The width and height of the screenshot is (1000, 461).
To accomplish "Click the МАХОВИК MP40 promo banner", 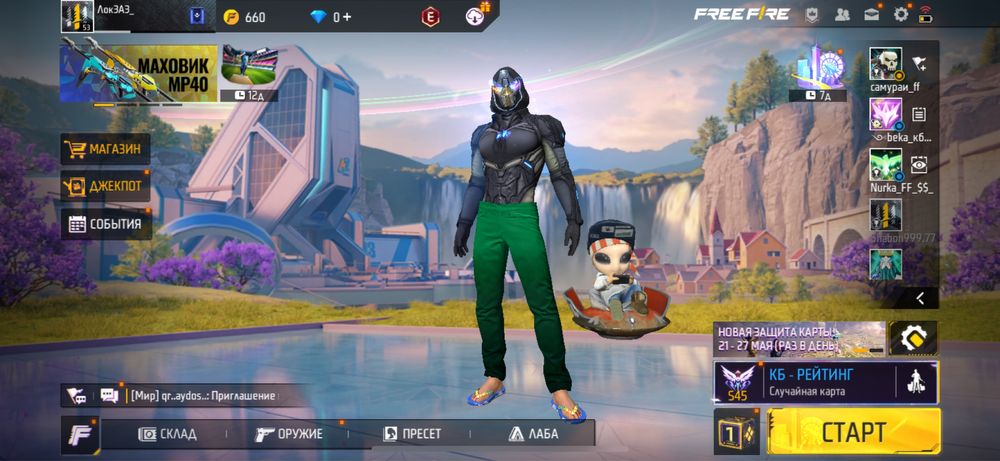I will [x=138, y=71].
